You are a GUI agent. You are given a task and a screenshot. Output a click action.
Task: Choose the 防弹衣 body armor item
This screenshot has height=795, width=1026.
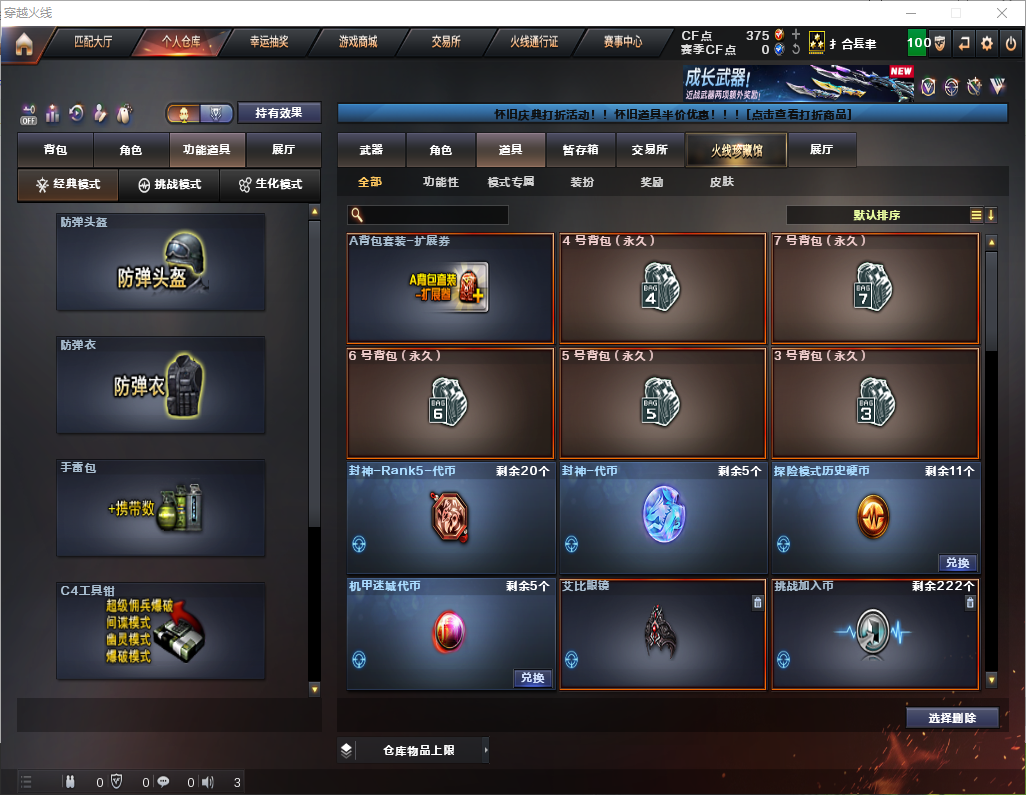pyautogui.click(x=161, y=384)
